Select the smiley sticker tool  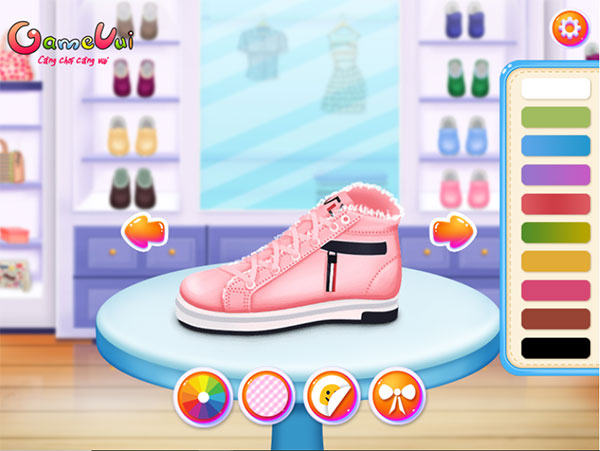tap(332, 397)
